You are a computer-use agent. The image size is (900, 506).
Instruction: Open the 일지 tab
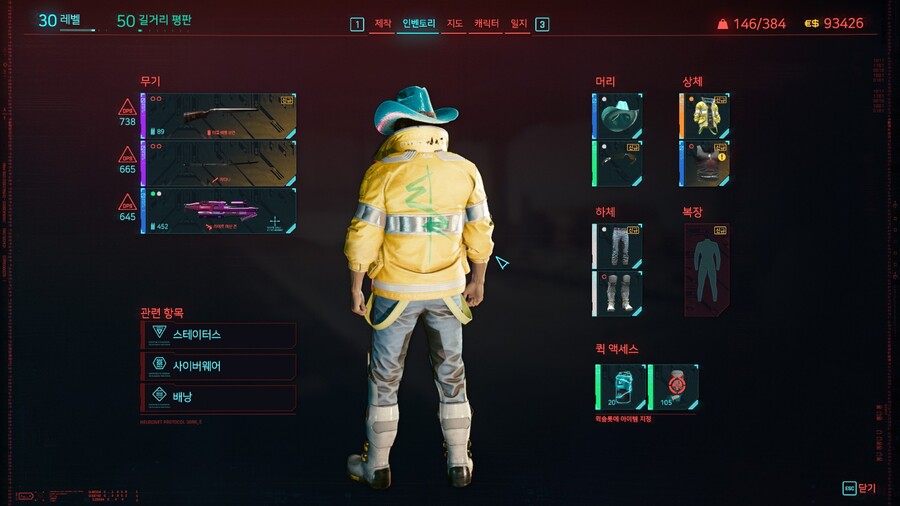(518, 23)
